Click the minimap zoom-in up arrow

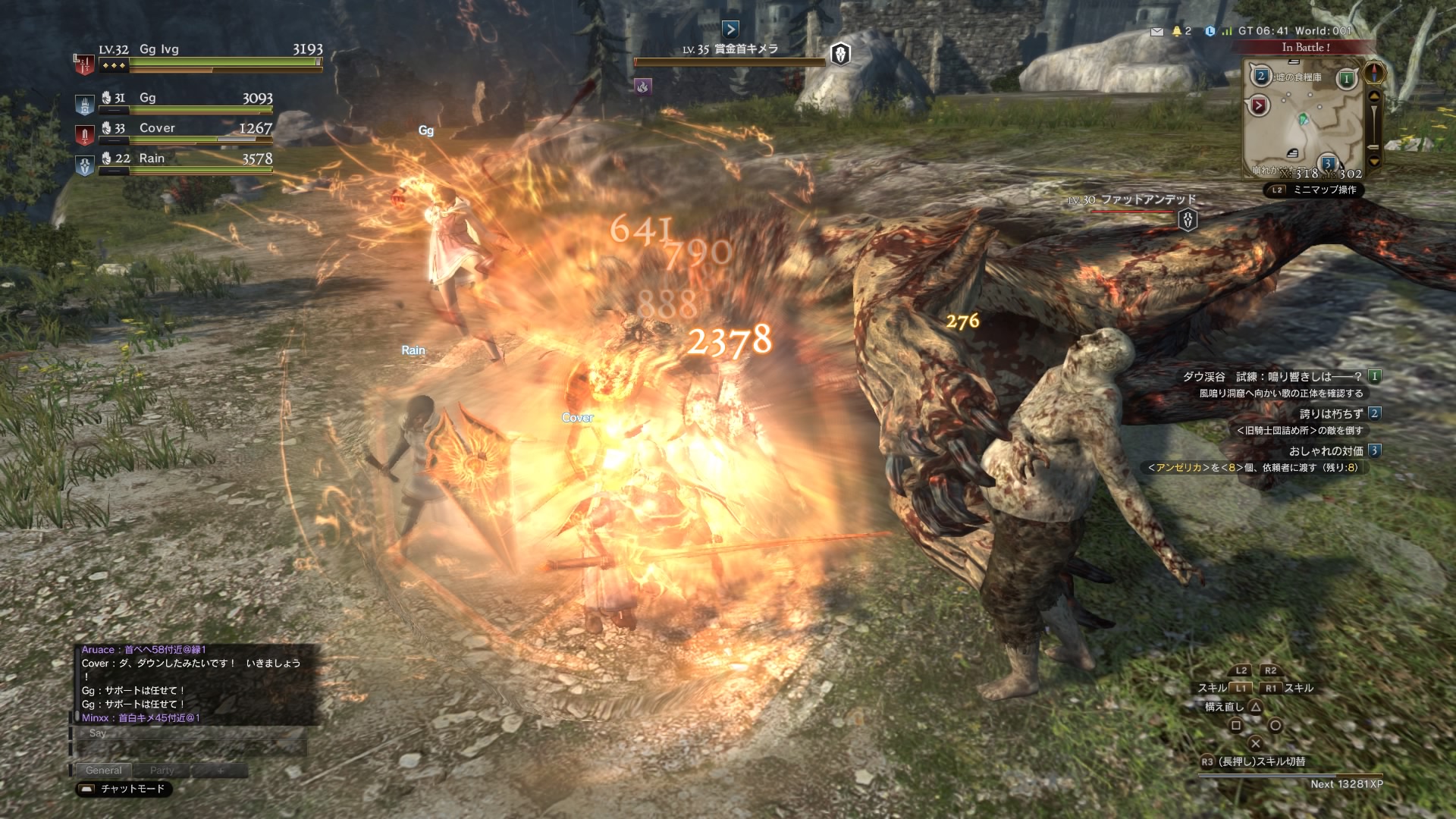[1374, 97]
